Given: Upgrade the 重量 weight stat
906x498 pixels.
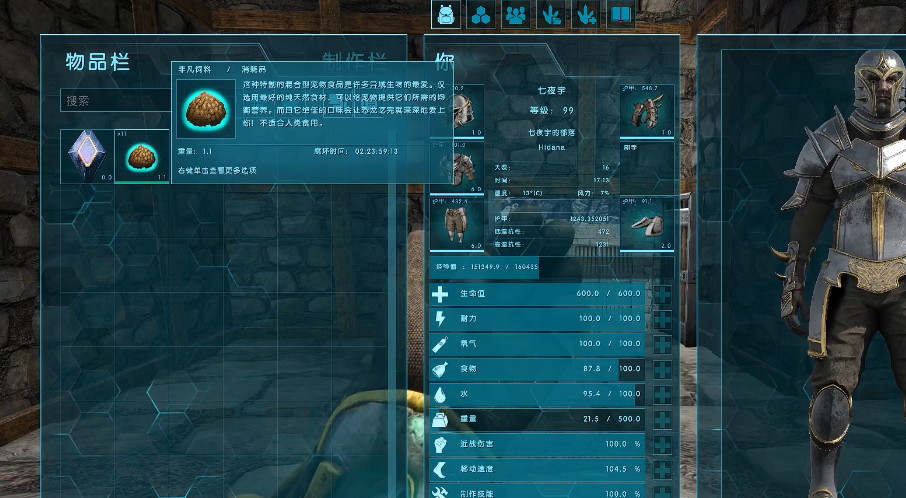Looking at the screenshot, I should [x=662, y=419].
